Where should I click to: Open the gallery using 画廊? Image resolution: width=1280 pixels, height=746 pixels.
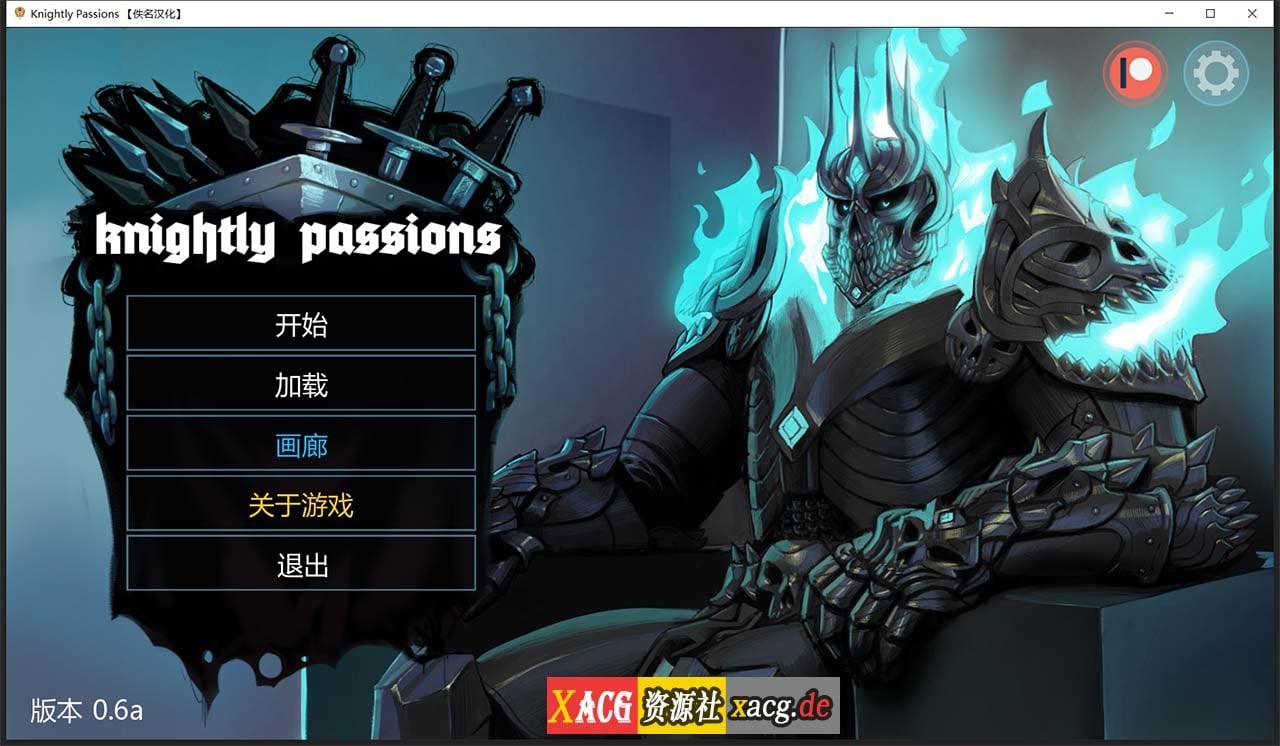click(x=302, y=445)
